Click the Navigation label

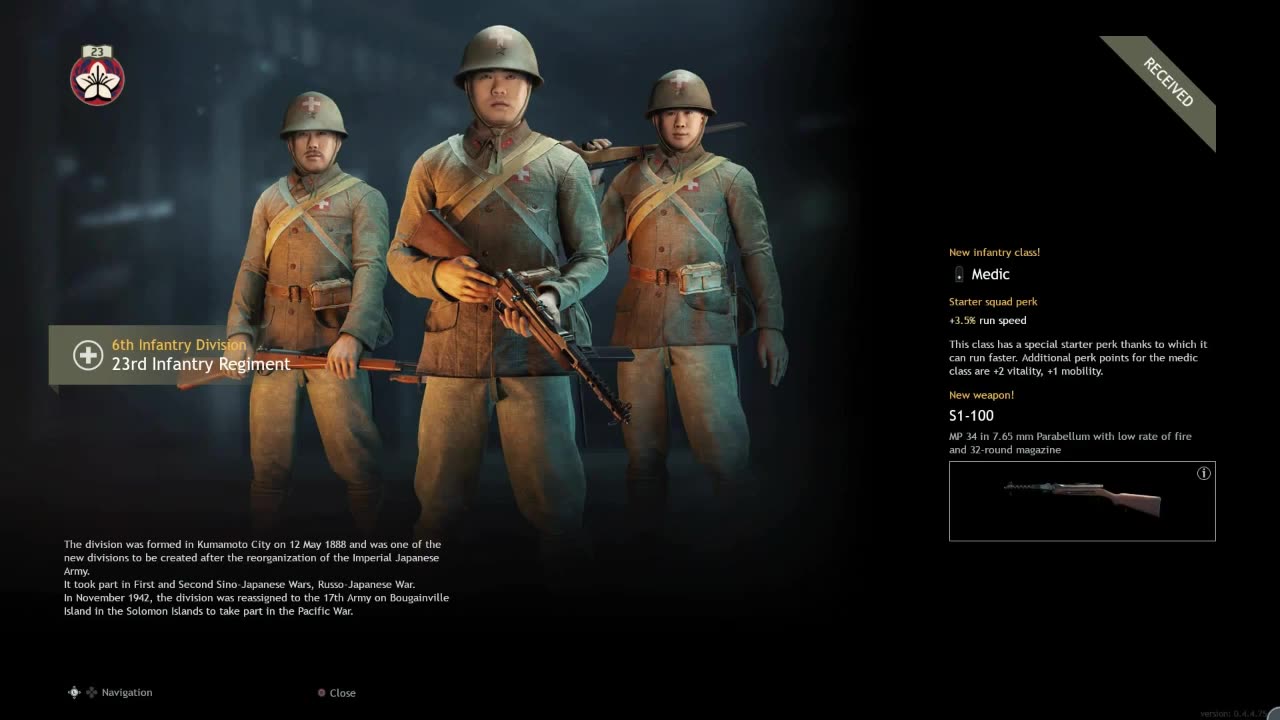[127, 692]
